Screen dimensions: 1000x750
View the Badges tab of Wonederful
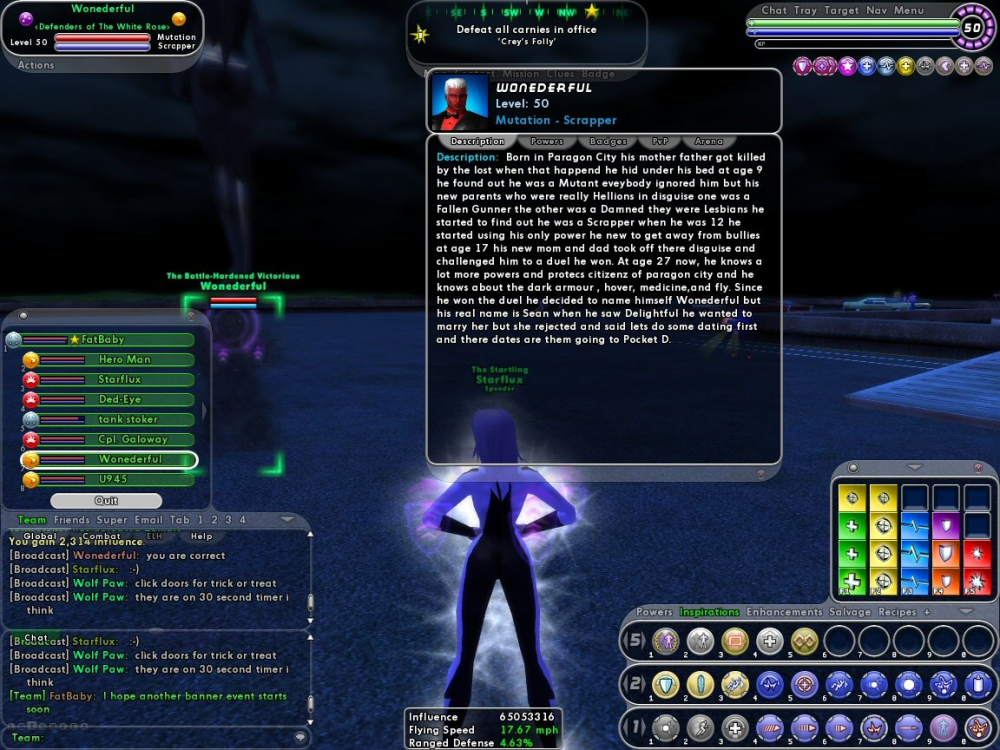coord(608,142)
